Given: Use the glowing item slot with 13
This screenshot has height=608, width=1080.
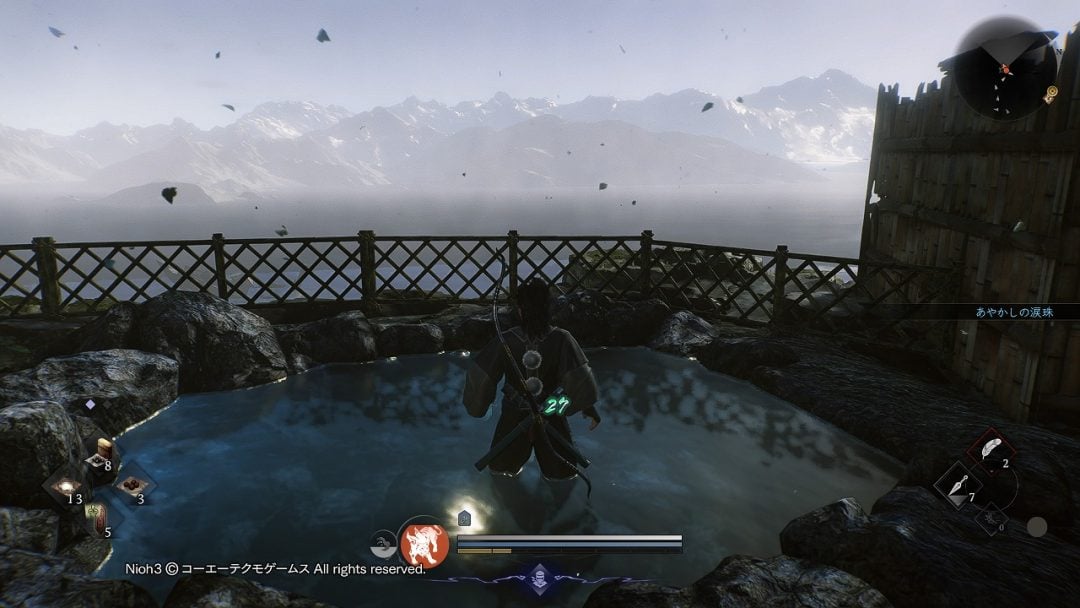Looking at the screenshot, I should pyautogui.click(x=68, y=487).
